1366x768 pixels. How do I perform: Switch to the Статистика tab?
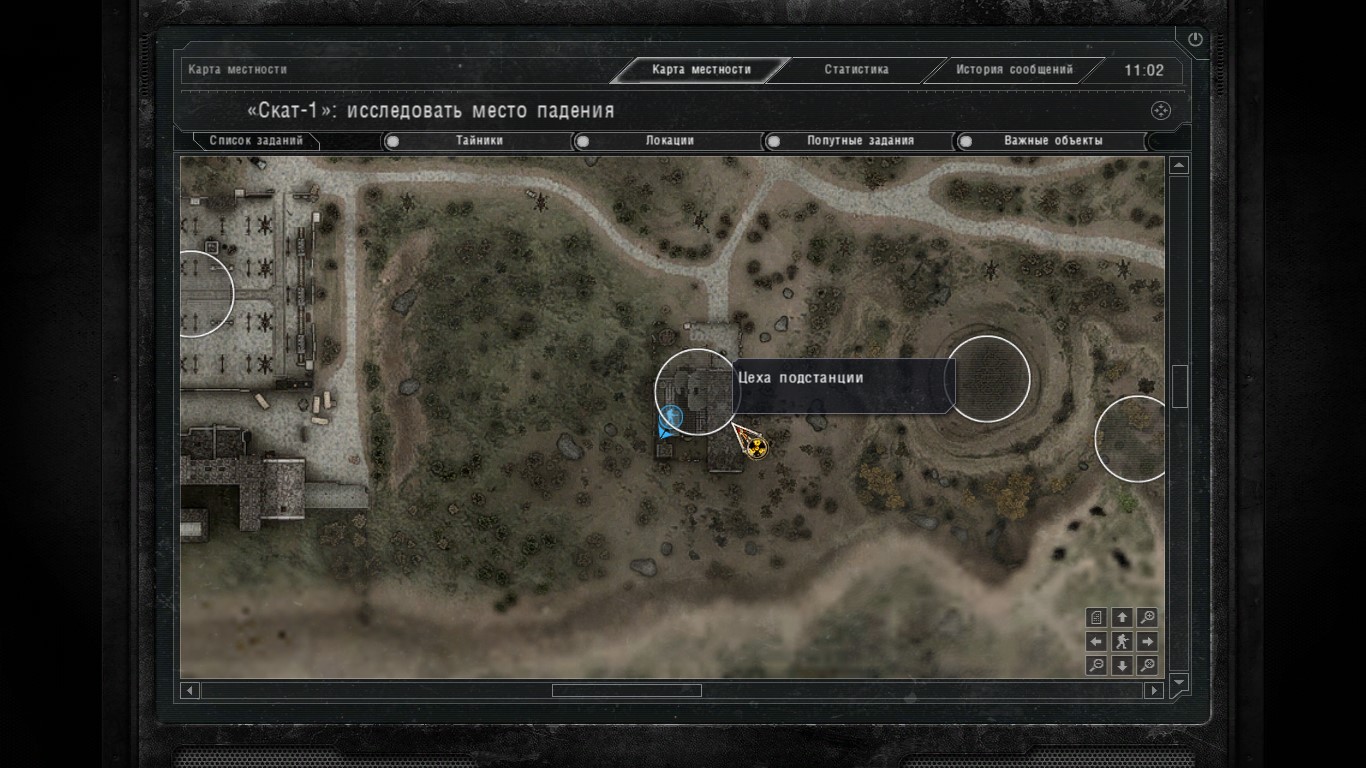click(x=856, y=70)
